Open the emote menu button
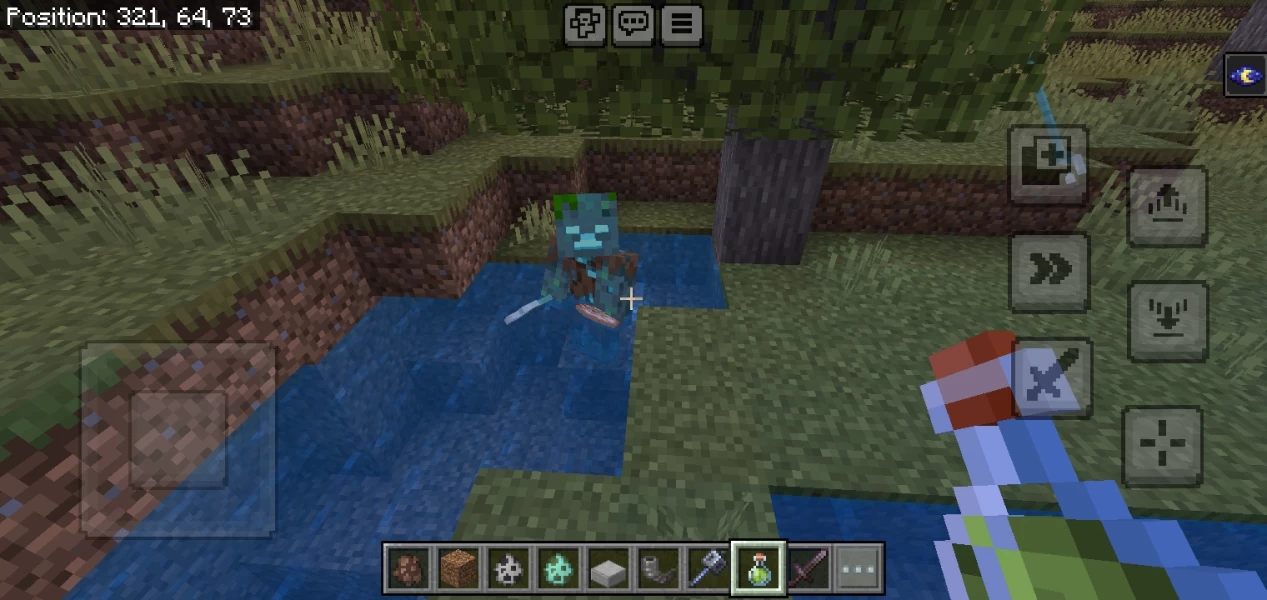The width and height of the screenshot is (1267, 600). pos(583,24)
